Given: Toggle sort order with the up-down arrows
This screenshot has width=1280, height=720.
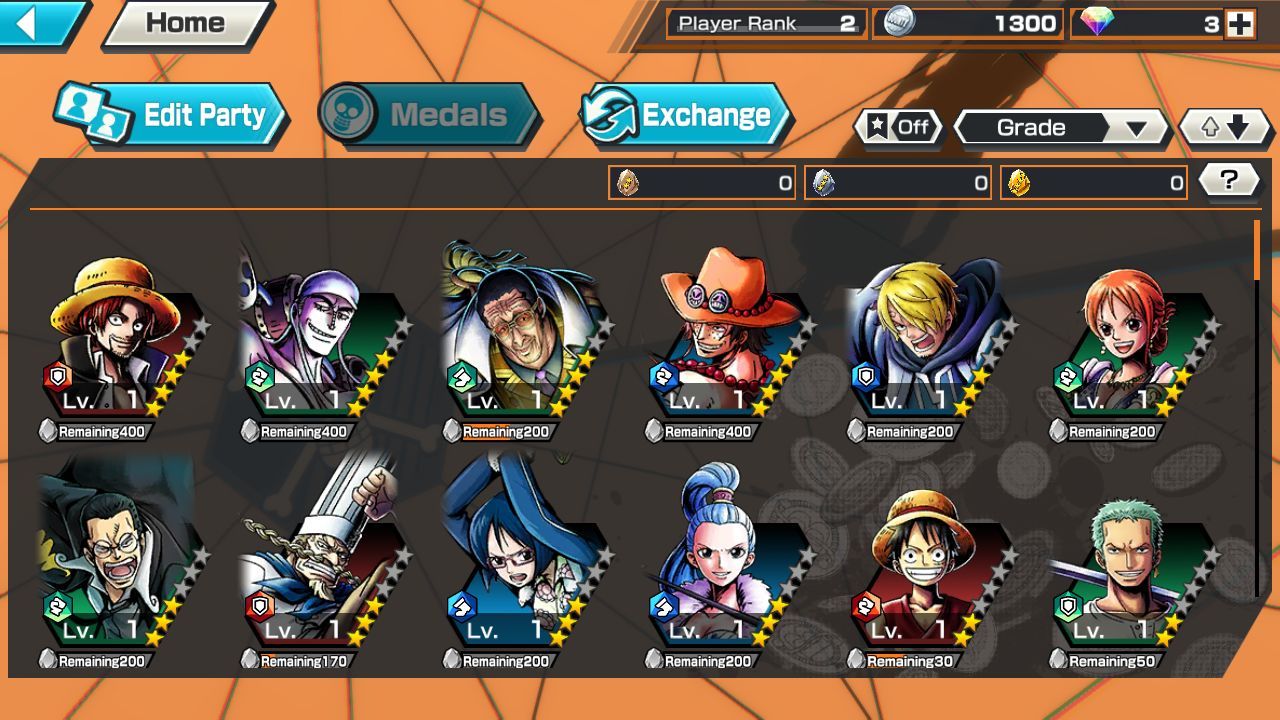Looking at the screenshot, I should (x=1222, y=127).
